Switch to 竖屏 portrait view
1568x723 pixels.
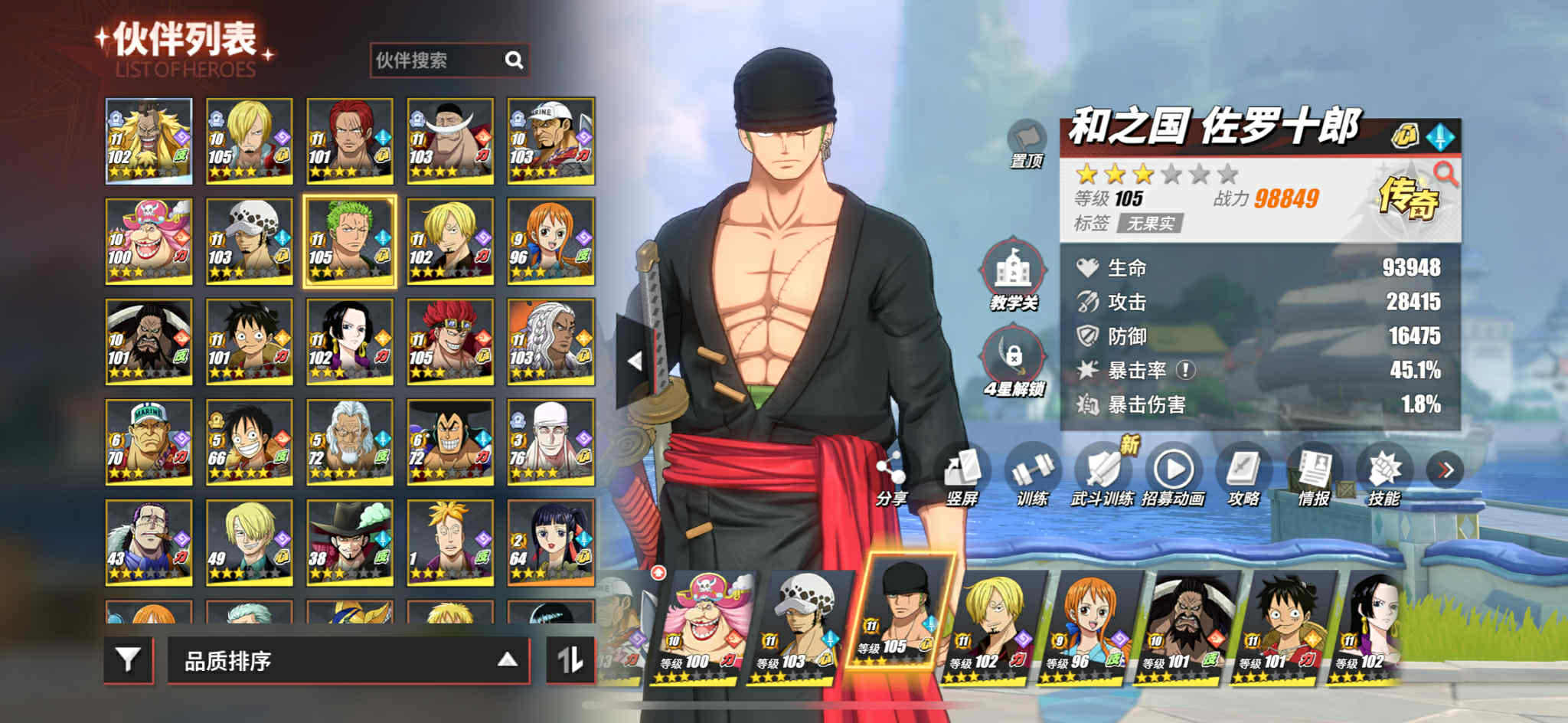pyautogui.click(x=962, y=475)
